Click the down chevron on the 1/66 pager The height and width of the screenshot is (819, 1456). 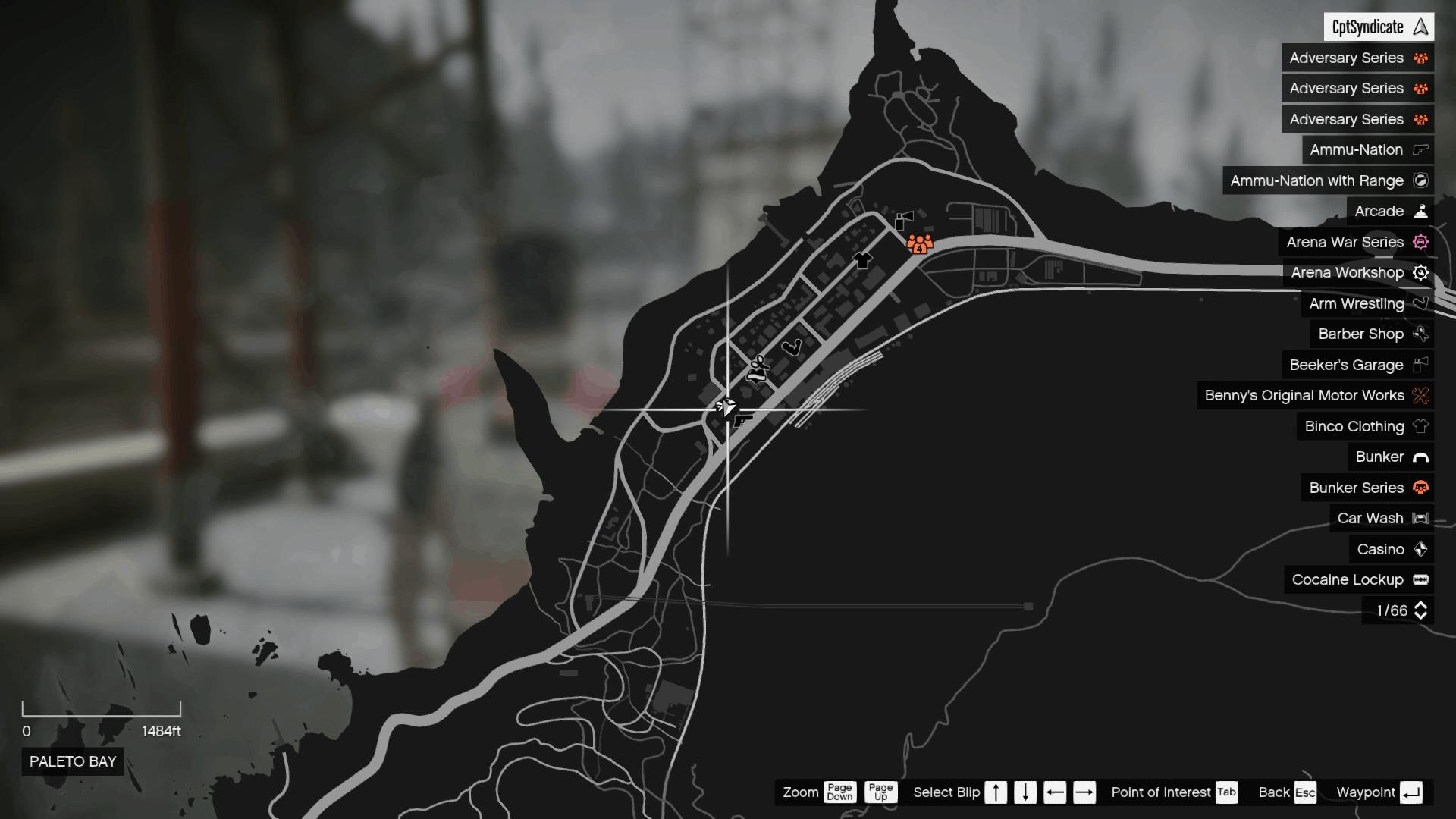click(1421, 614)
